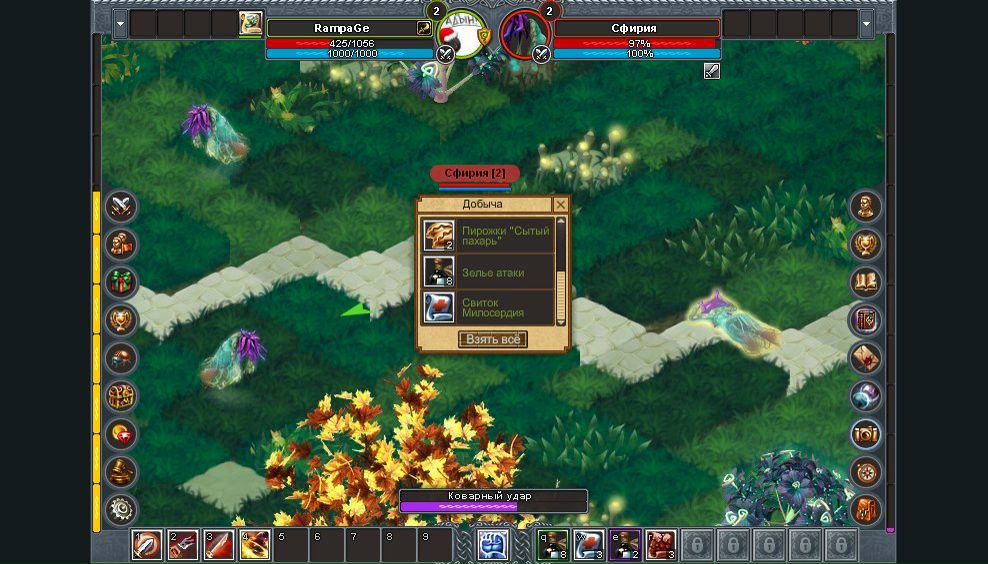
Task: Open the auction gavel icon
Action: [122, 472]
